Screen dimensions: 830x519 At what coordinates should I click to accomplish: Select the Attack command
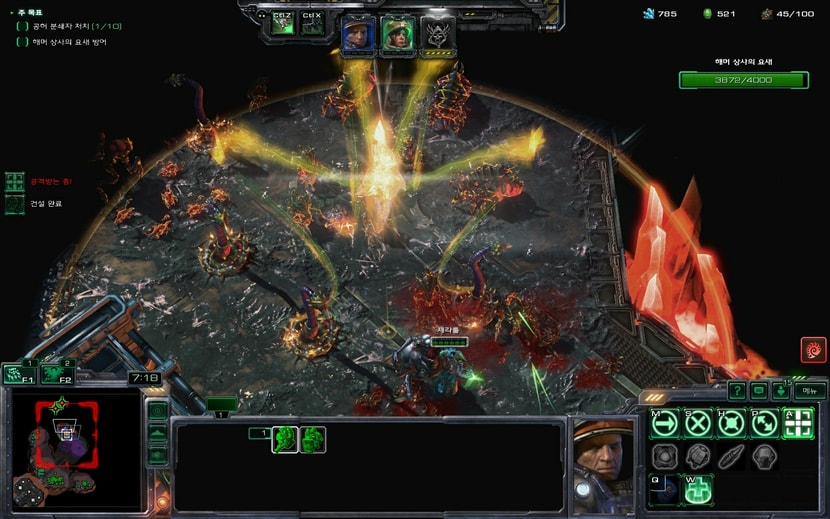click(797, 423)
